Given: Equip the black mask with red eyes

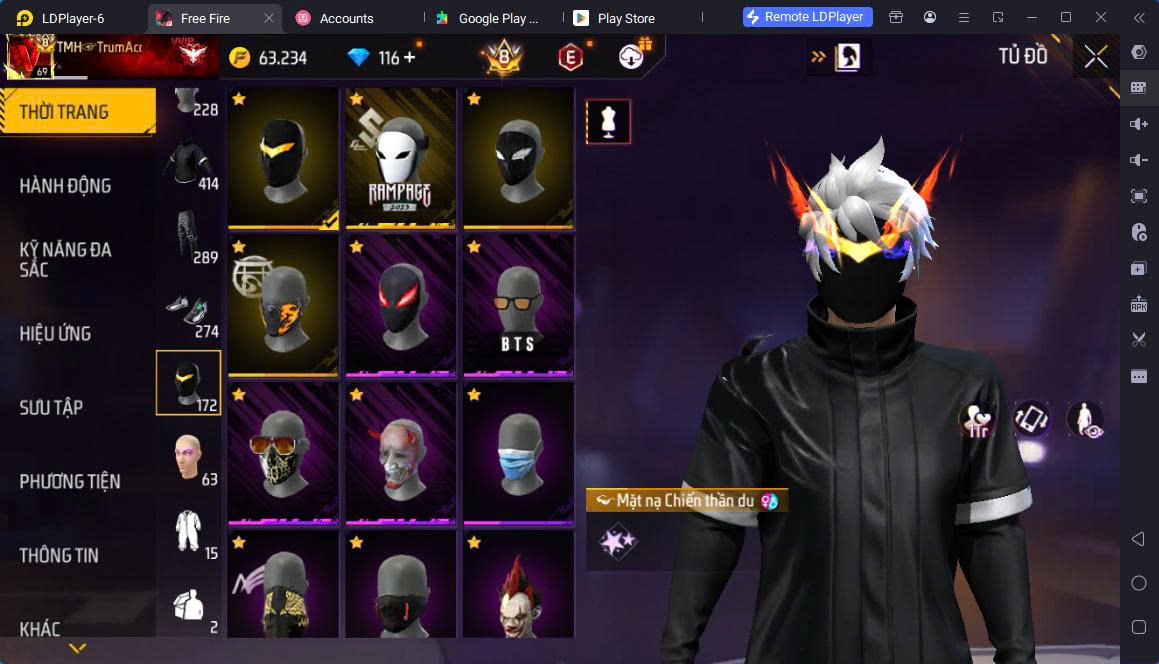Looking at the screenshot, I should (401, 305).
